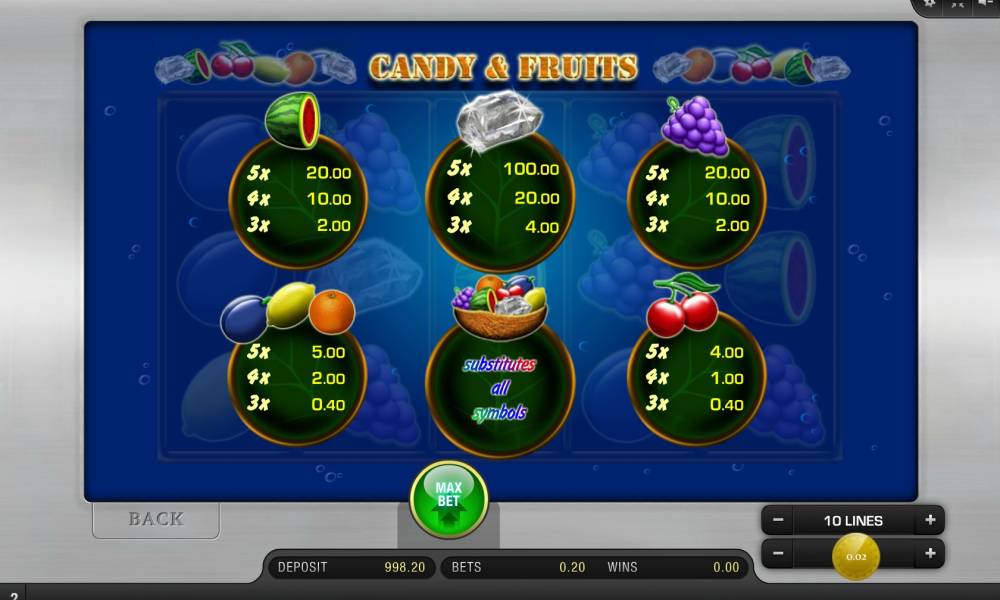Click the BACK button on the paytable
Image resolution: width=1000 pixels, height=600 pixels.
click(x=156, y=519)
